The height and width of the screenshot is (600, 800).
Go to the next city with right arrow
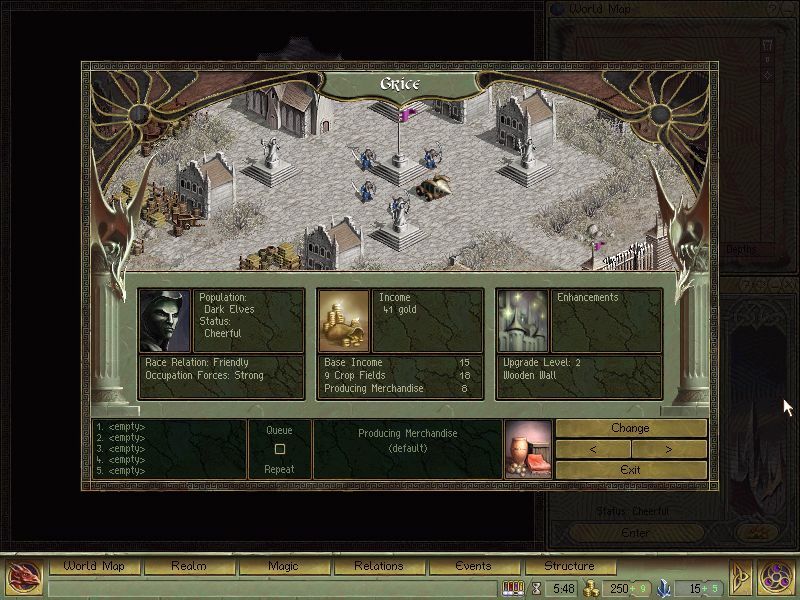pyautogui.click(x=668, y=449)
